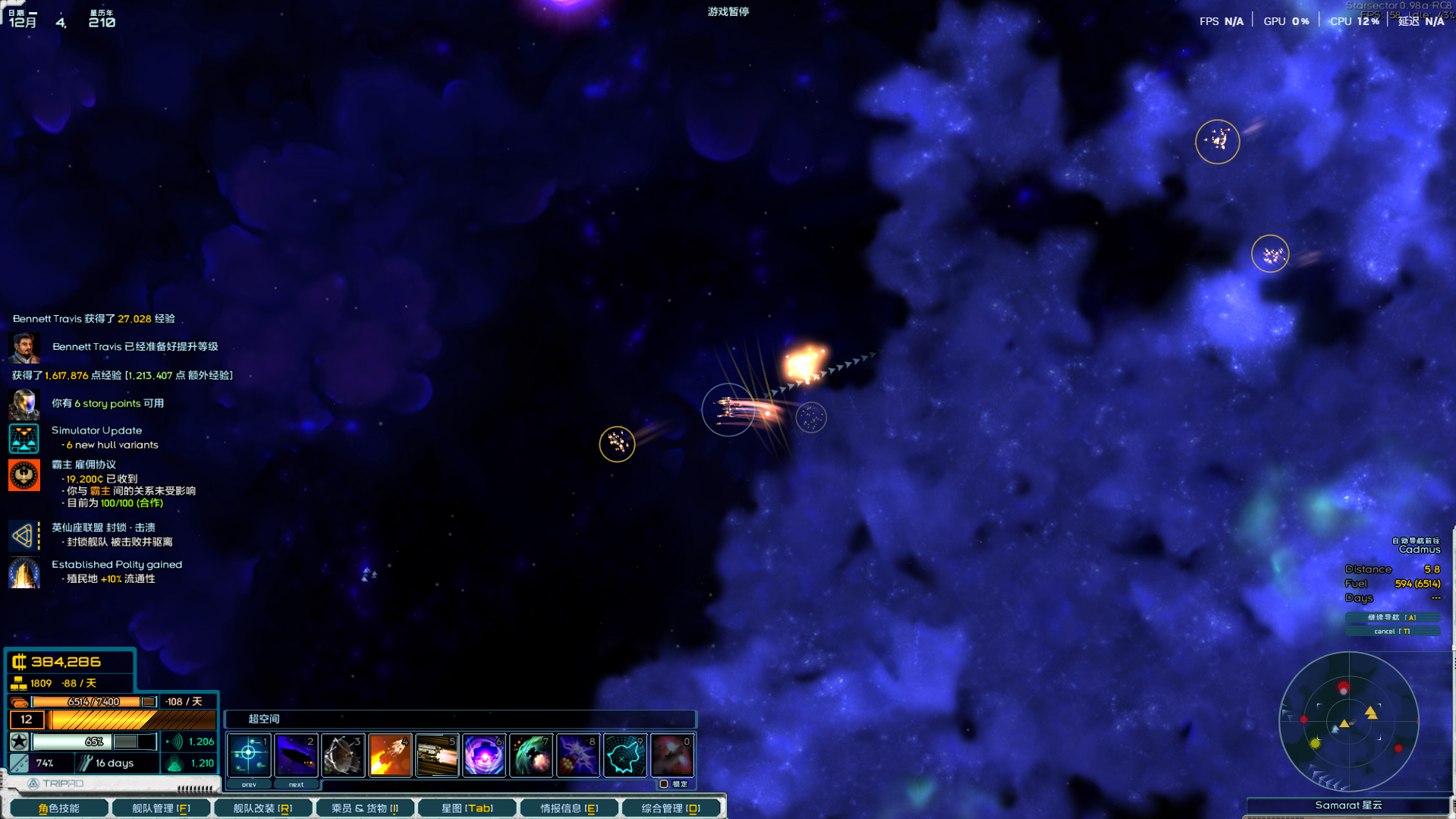Viewport: 1456px width, 819px height.
Task: Toggle the sustained burn ability in slot 5
Action: [x=437, y=755]
